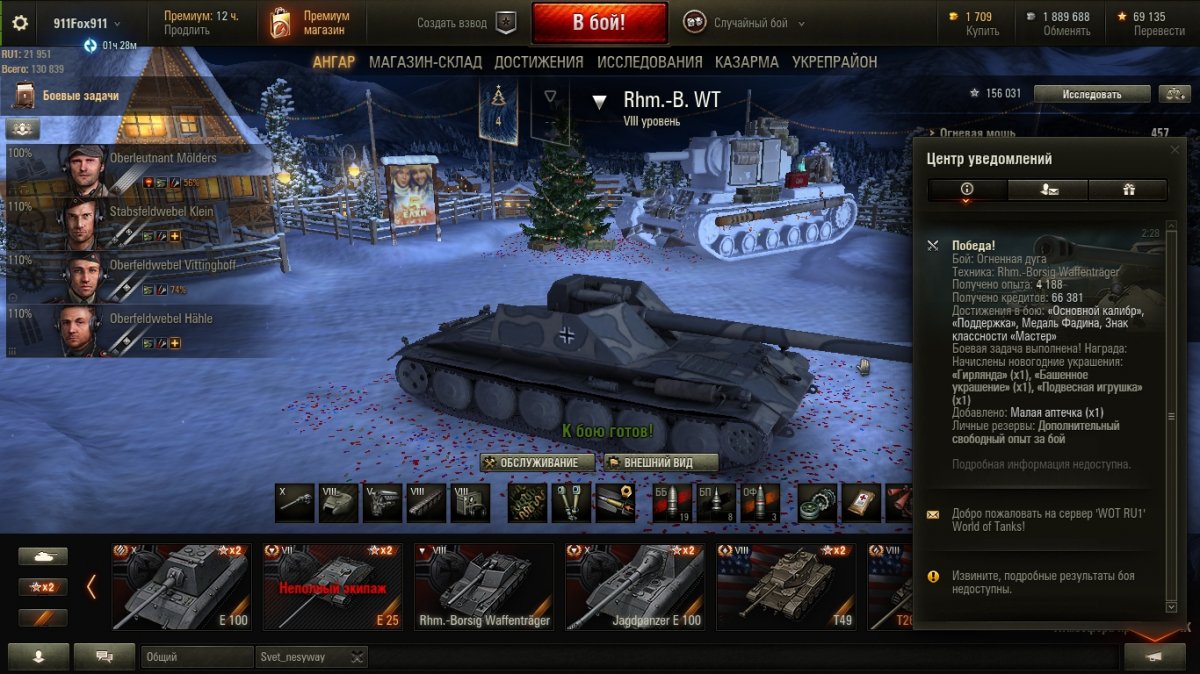This screenshot has height=674, width=1200.
Task: Open the КАЗАРМА barracks tab
Action: pyautogui.click(x=746, y=62)
